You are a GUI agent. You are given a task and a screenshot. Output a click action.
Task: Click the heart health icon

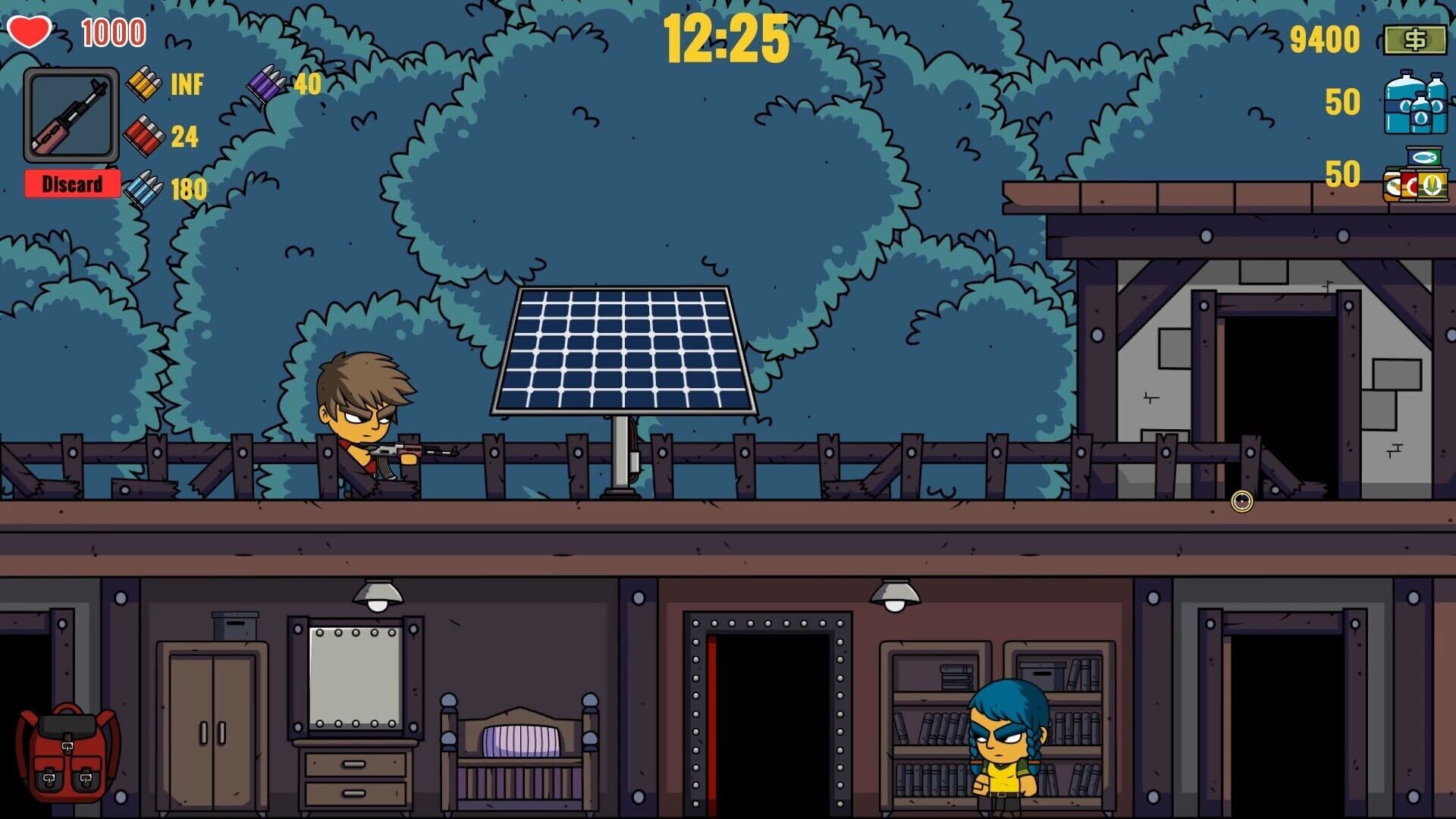click(30, 30)
